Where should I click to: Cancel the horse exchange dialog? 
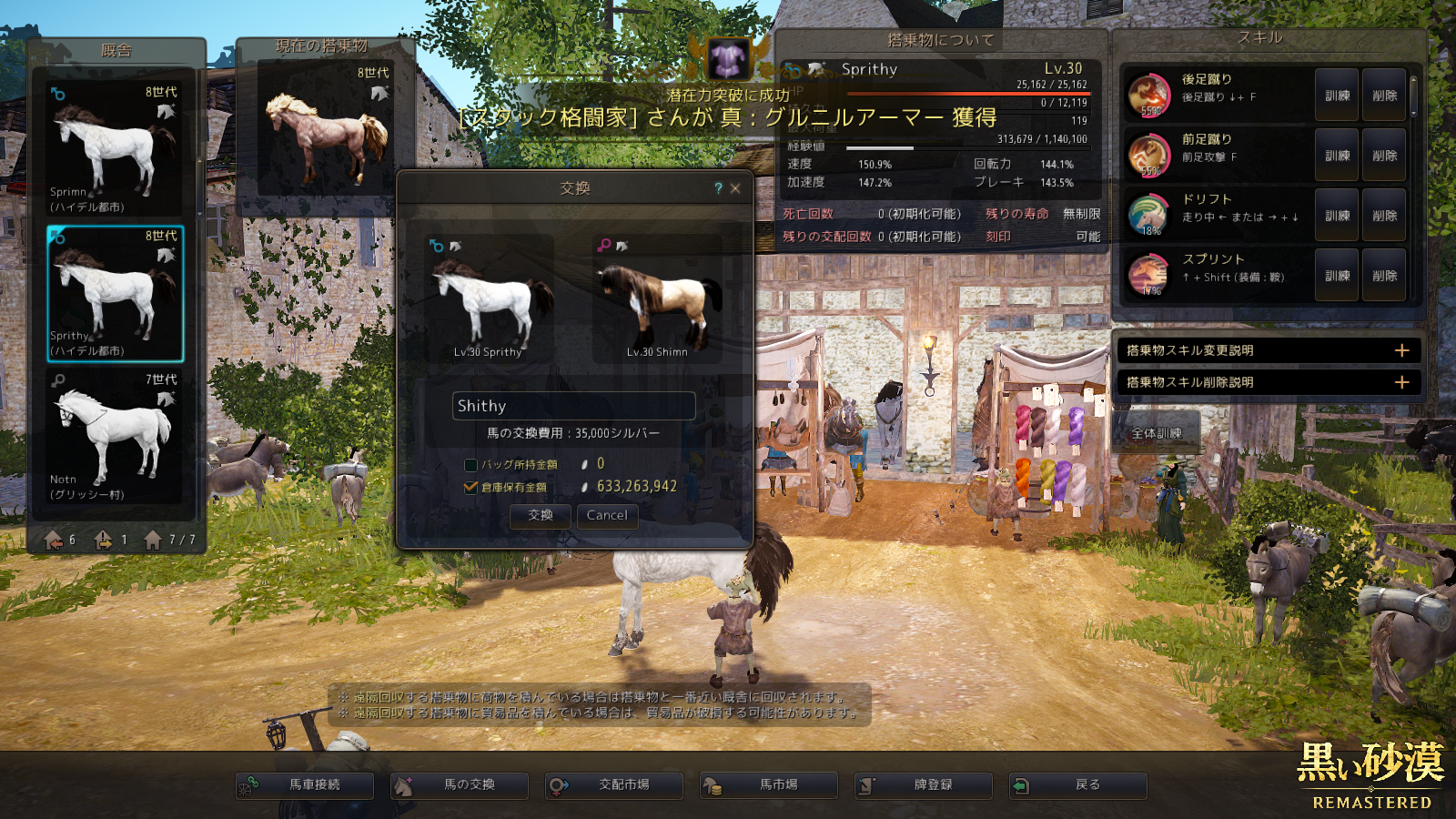607,515
